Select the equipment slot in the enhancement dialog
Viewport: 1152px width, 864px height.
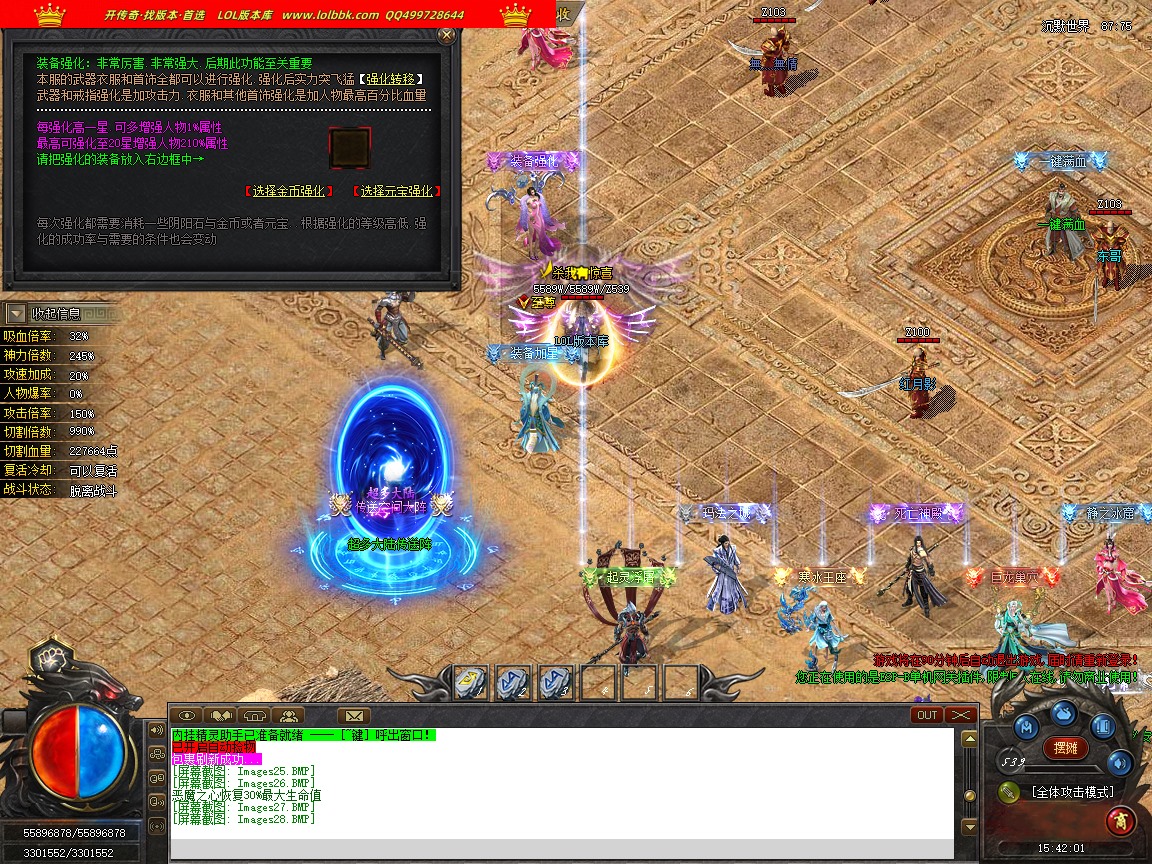click(350, 148)
